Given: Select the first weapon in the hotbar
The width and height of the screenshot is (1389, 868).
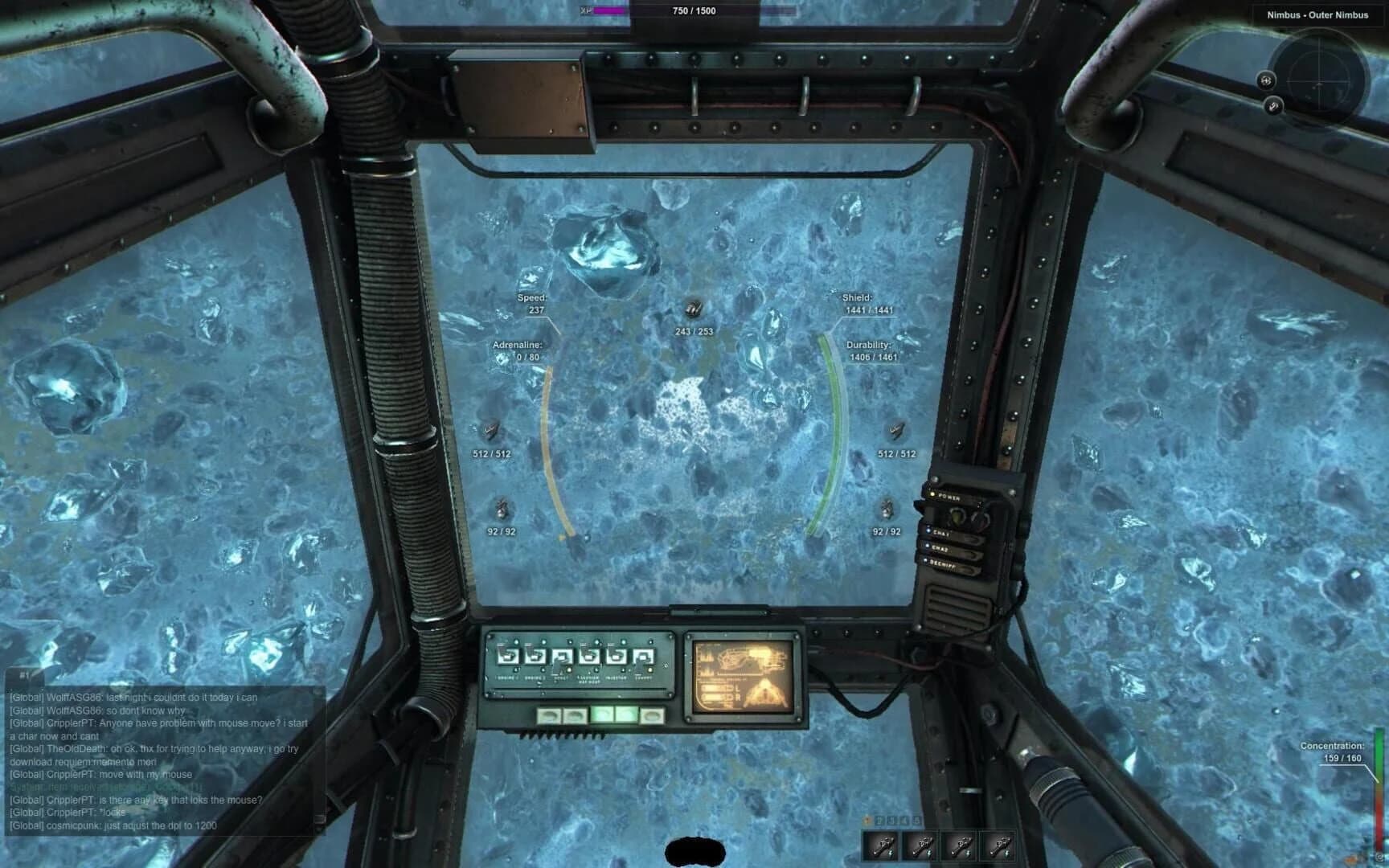Looking at the screenshot, I should 880,845.
